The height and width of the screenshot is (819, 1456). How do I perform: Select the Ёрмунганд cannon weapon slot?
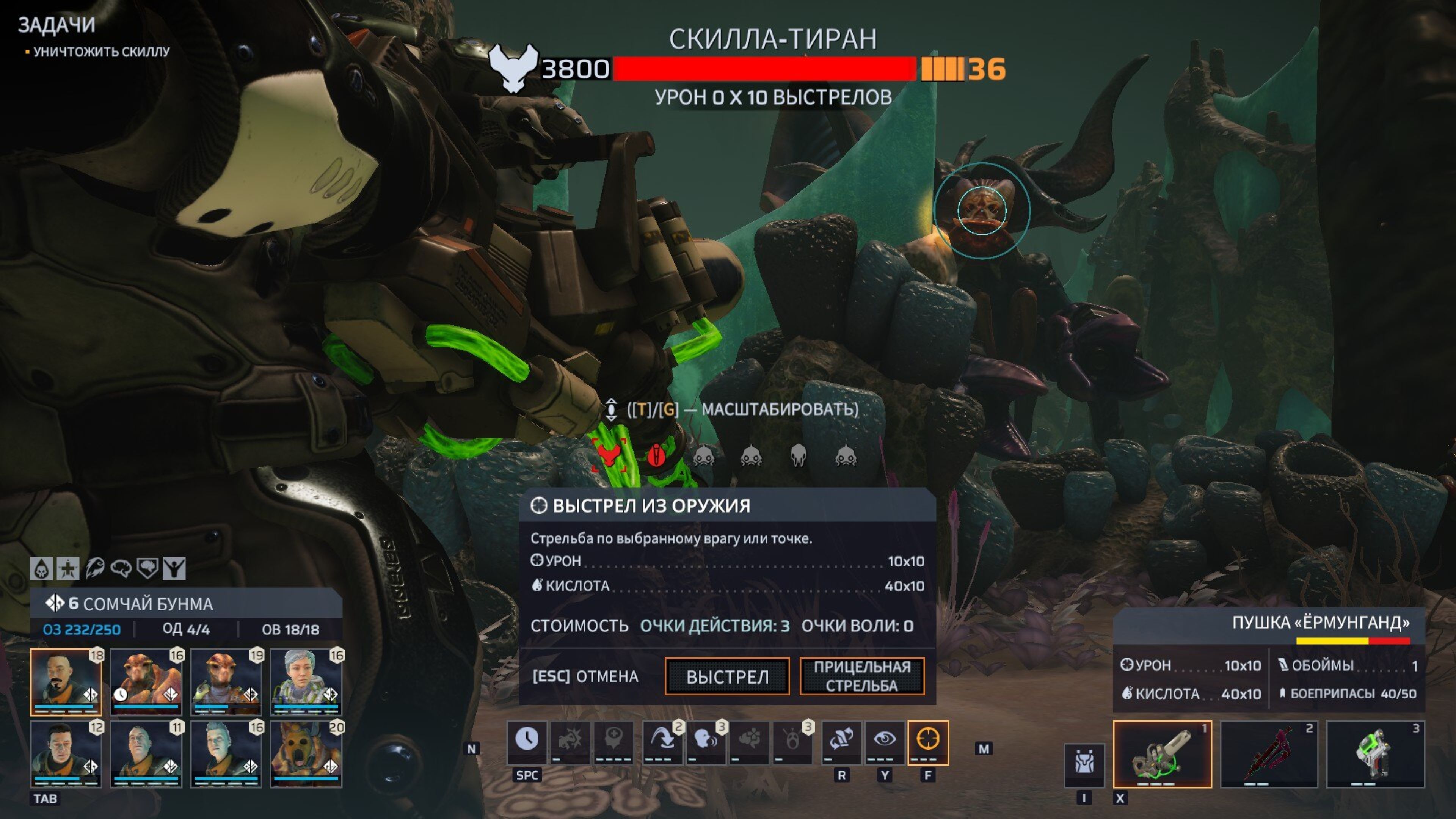pyautogui.click(x=1162, y=754)
